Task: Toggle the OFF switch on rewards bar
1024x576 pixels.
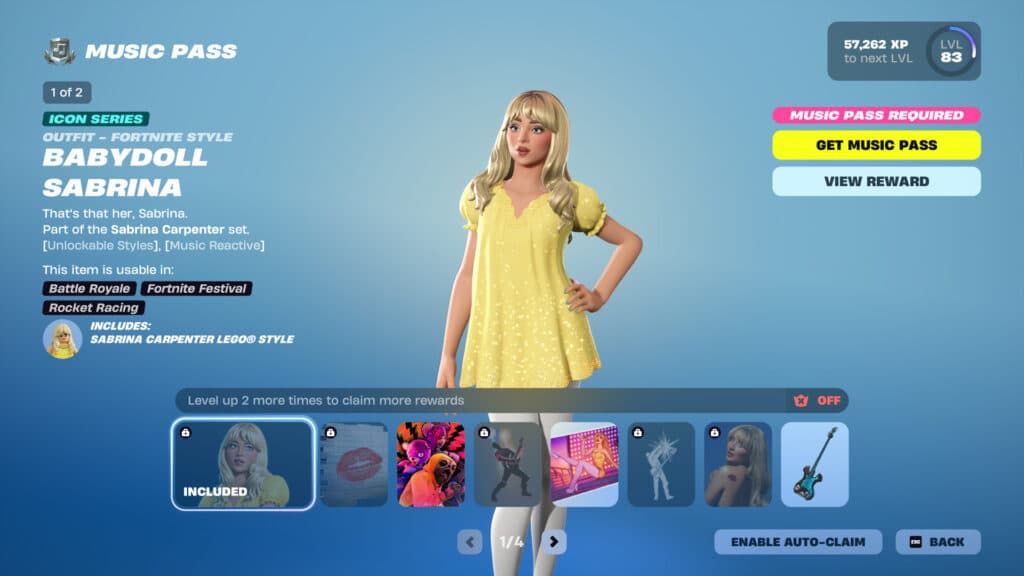Action: 818,401
